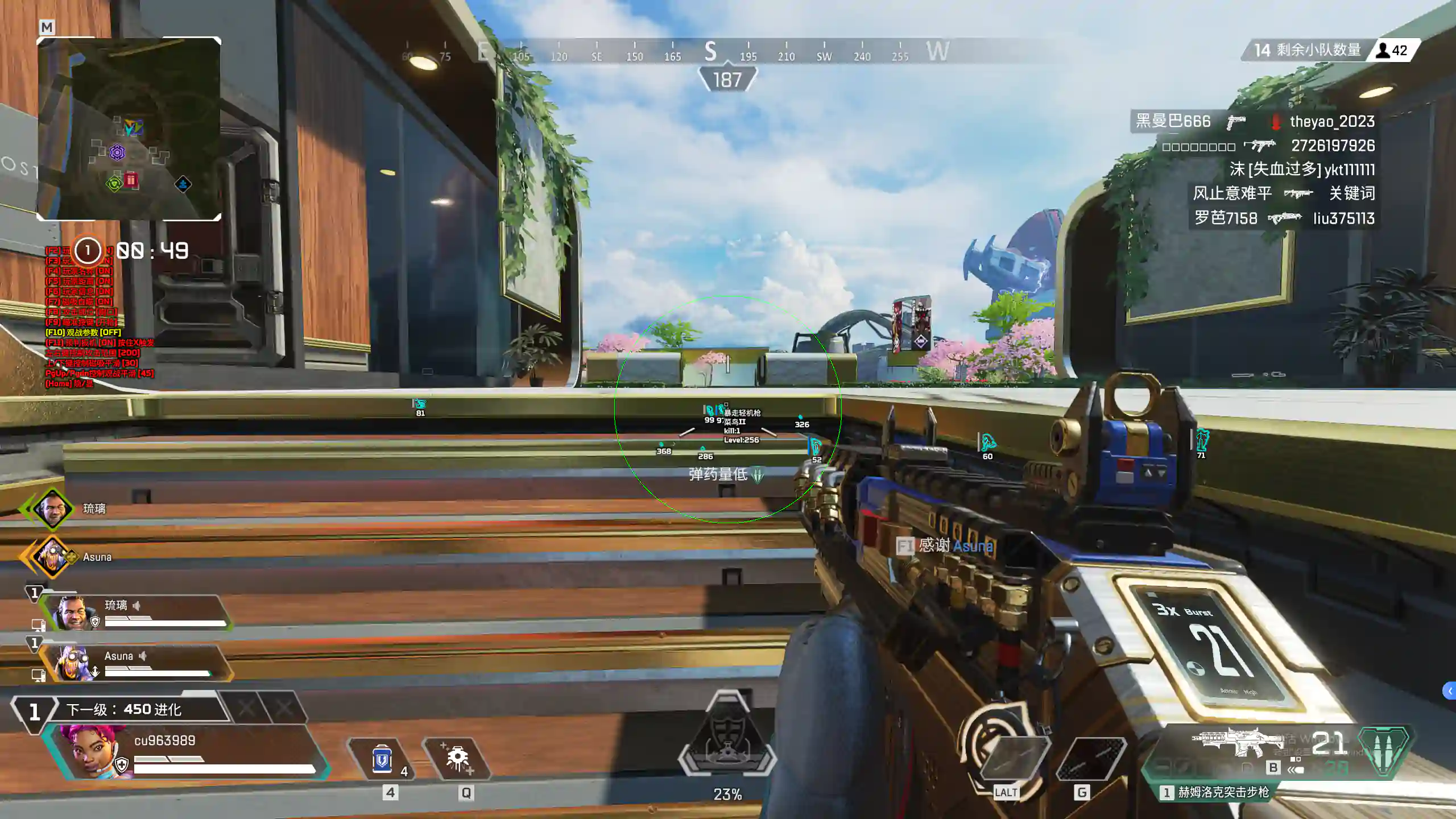Open the minimap in the corner
1456x819 pixels.
pyautogui.click(x=129, y=129)
